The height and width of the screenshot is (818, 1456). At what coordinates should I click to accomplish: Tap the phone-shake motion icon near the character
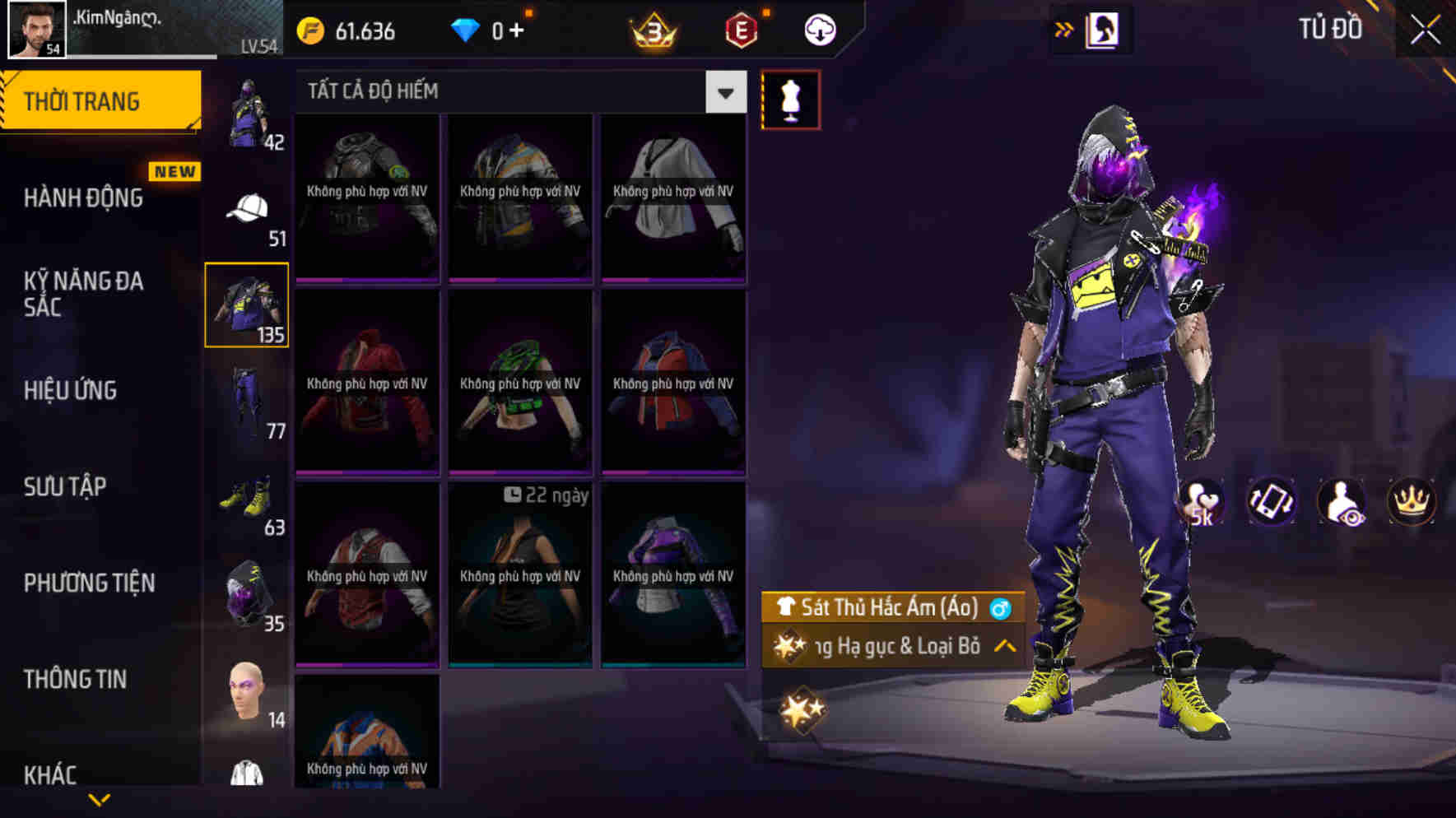(1272, 501)
